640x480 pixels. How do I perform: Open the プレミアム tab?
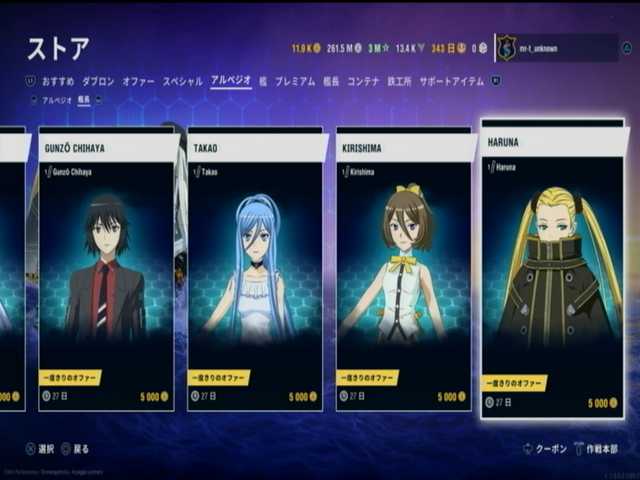point(295,81)
